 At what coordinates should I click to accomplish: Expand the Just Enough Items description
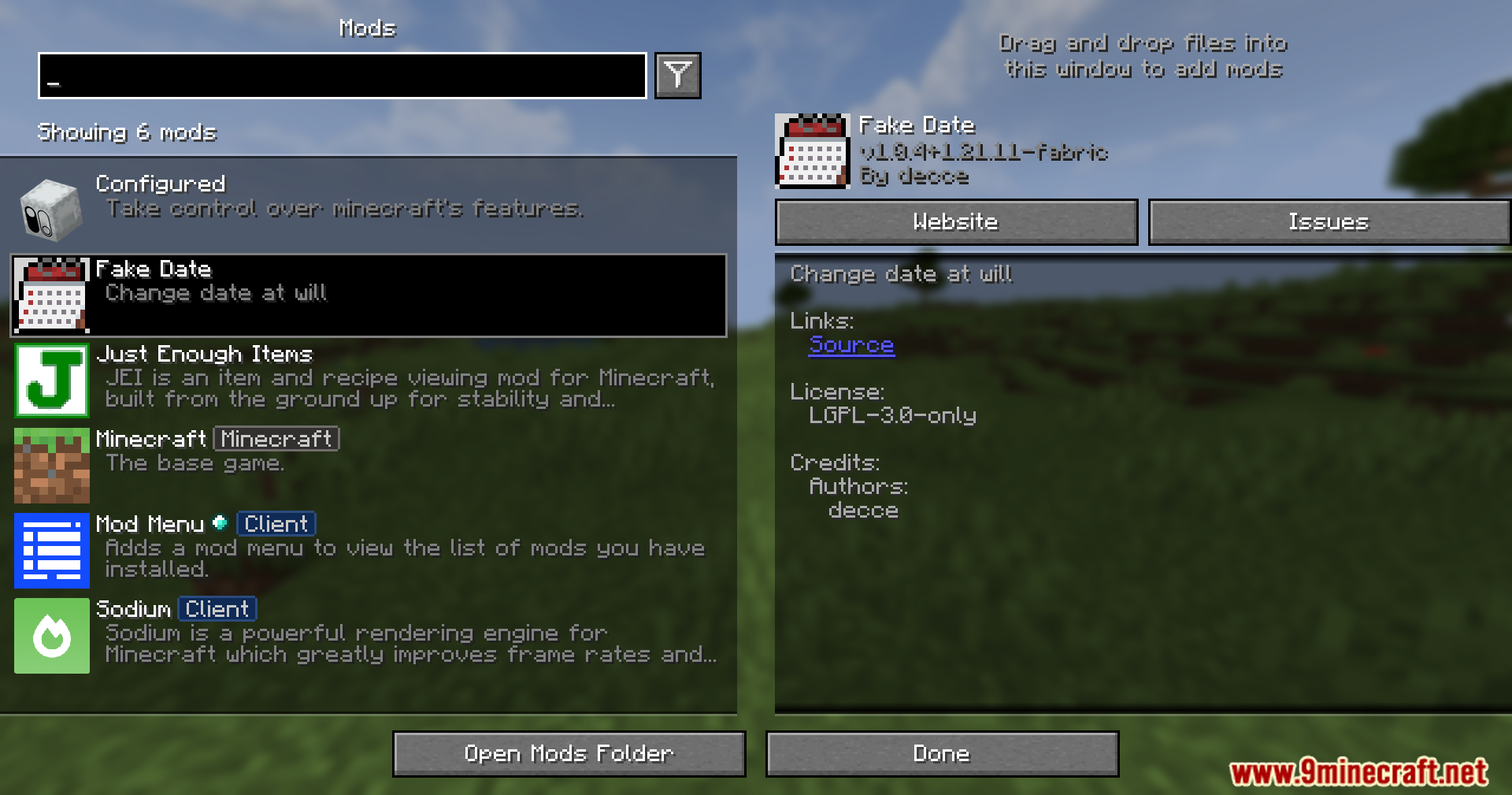pos(354,381)
